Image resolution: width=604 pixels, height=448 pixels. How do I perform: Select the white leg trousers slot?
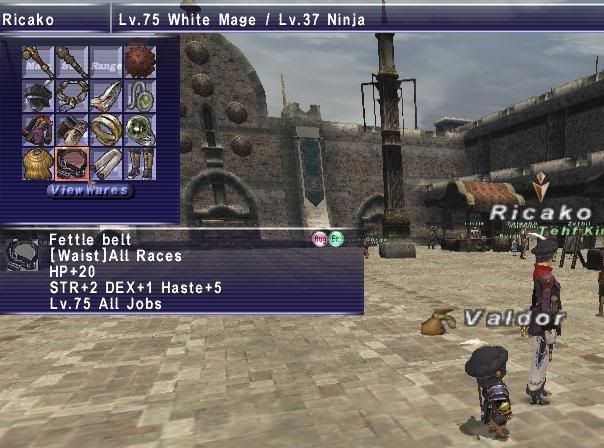pyautogui.click(x=106, y=163)
